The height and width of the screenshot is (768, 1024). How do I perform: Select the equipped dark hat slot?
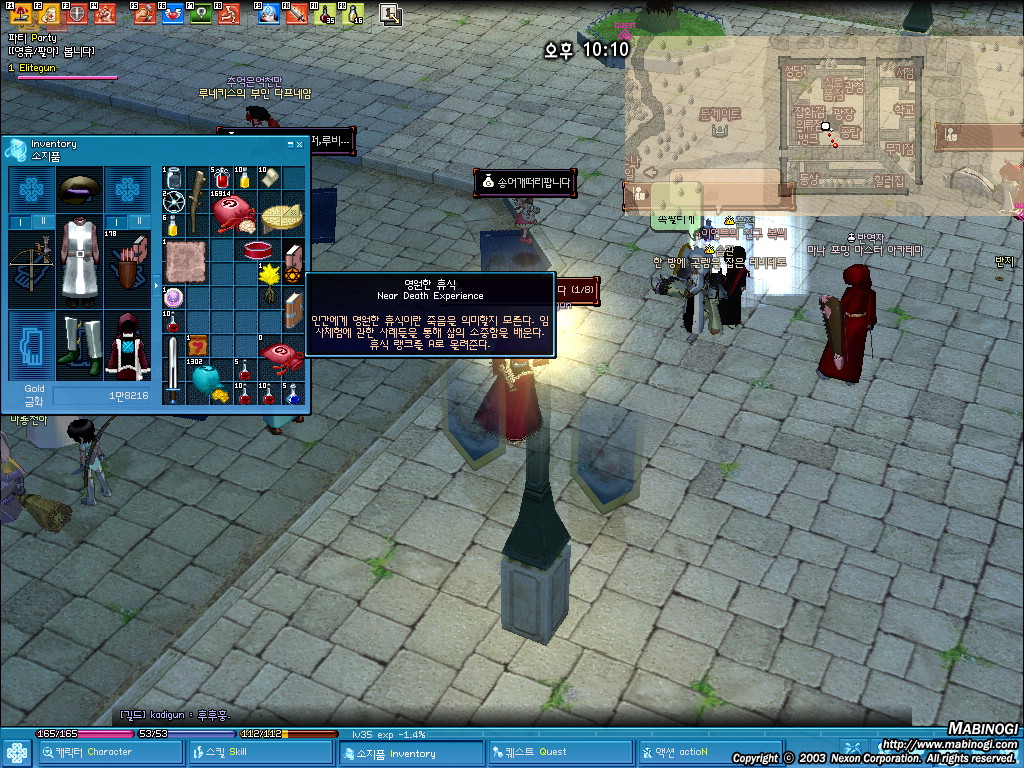(x=78, y=187)
